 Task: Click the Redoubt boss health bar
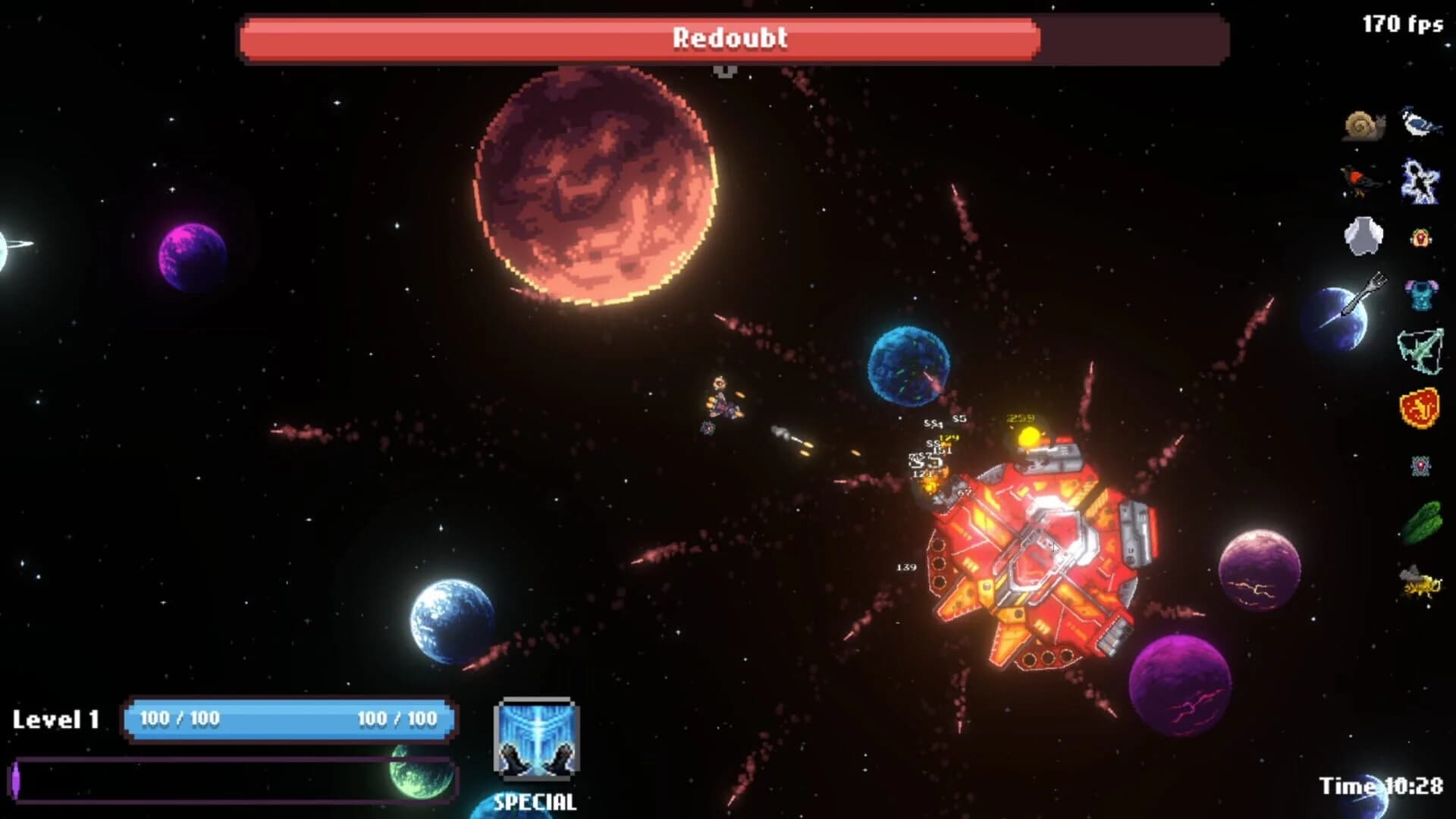[x=728, y=39]
